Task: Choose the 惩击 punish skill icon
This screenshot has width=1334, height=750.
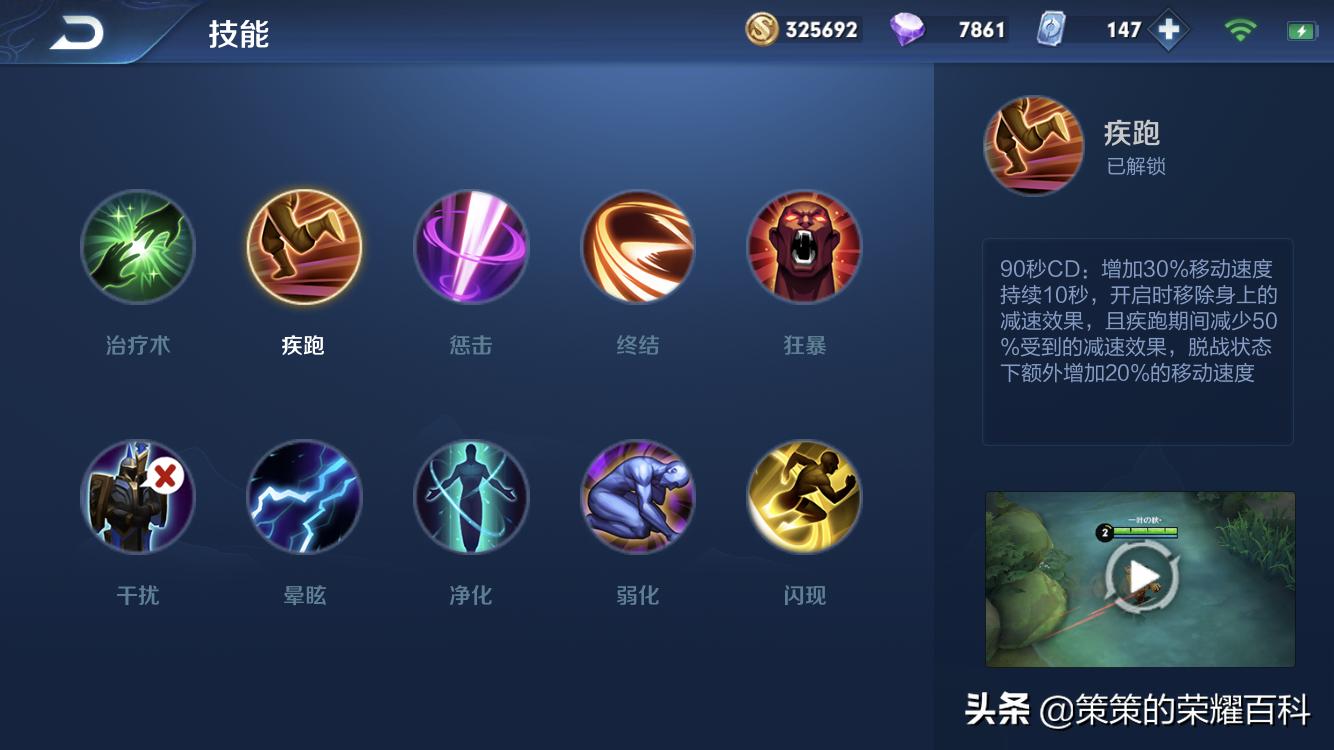Action: 471,247
